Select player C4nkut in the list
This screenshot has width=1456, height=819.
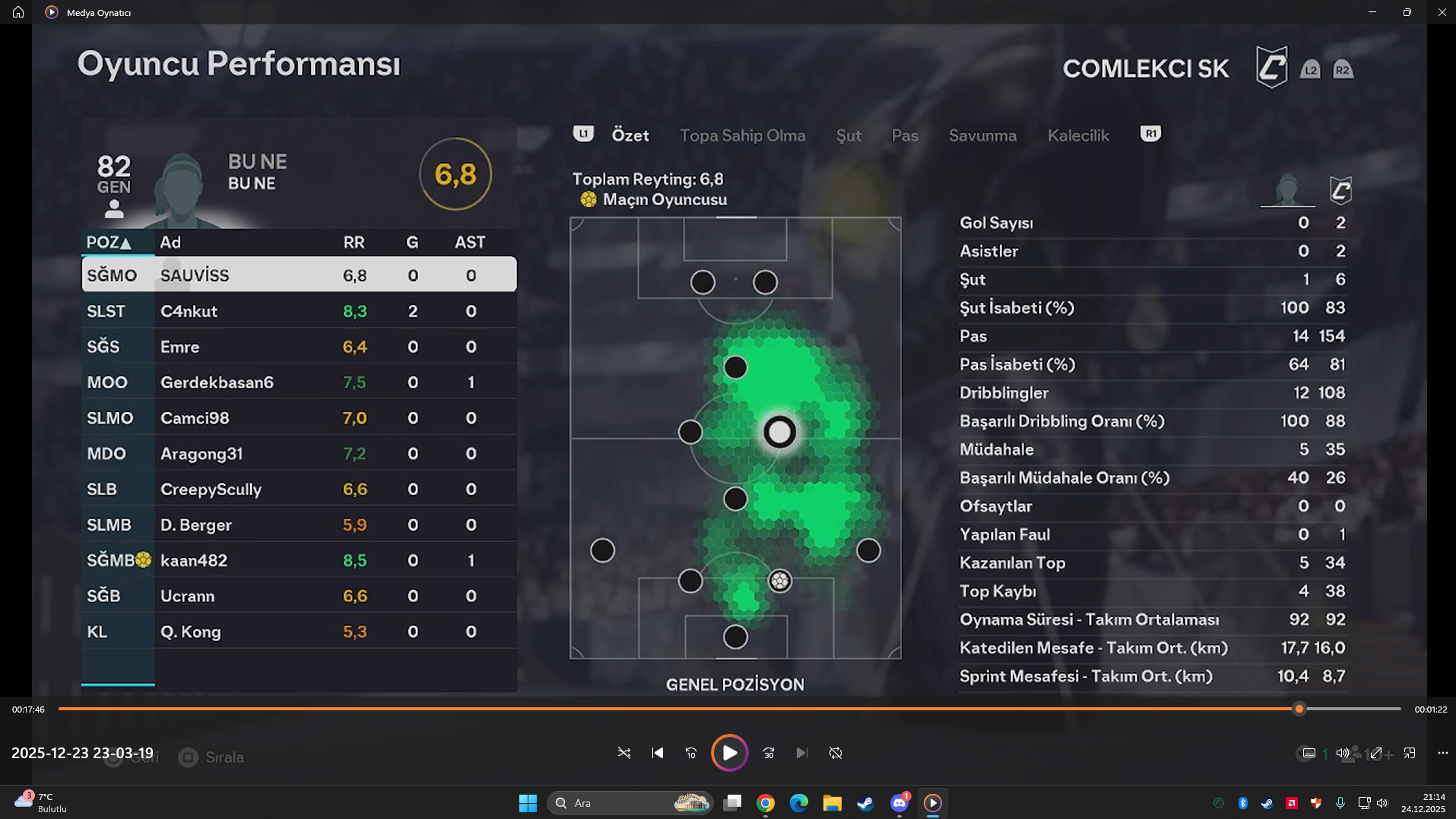click(299, 311)
